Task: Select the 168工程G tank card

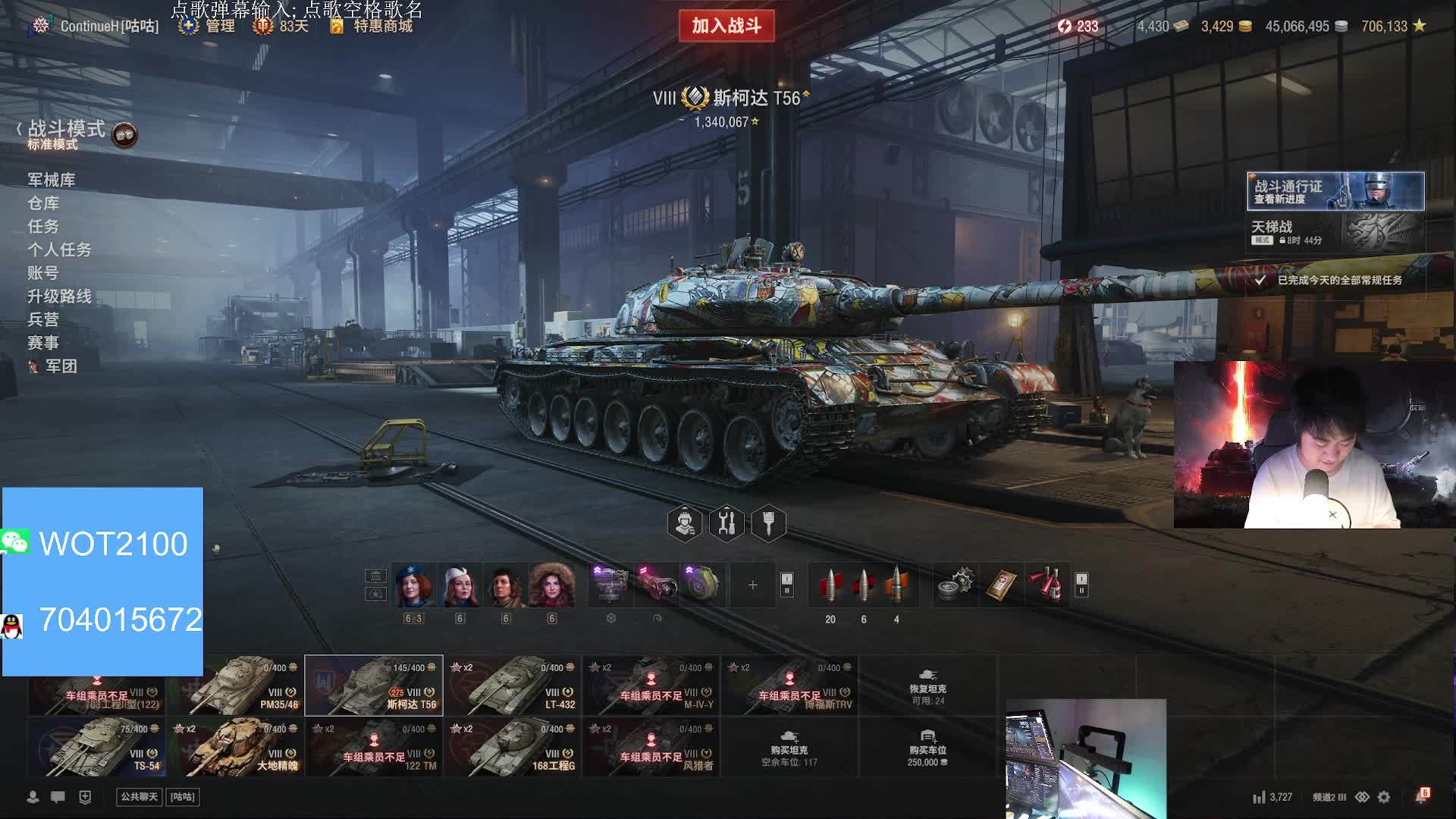Action: 513,747
